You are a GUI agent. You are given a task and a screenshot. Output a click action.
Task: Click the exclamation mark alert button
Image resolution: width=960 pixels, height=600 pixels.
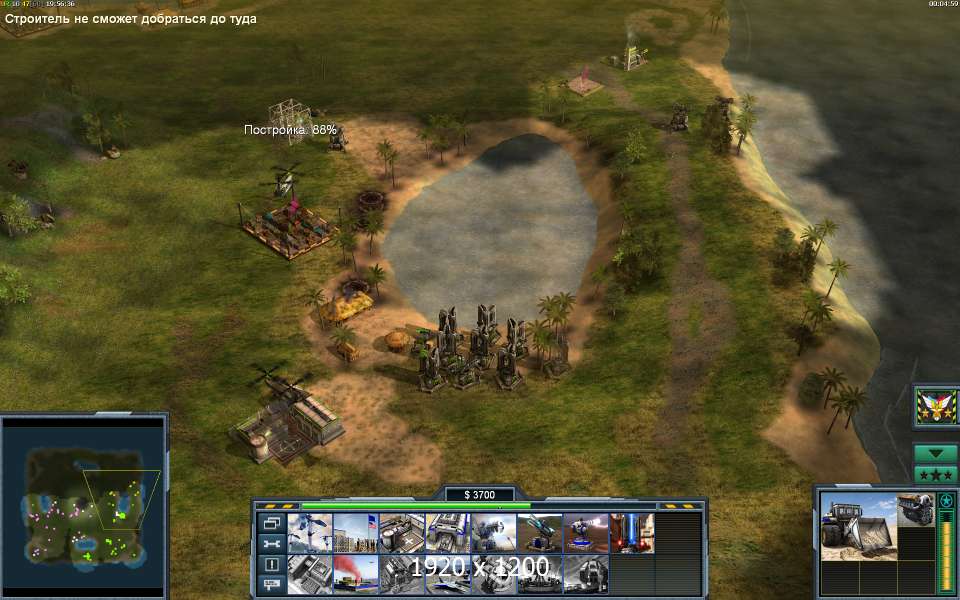[271, 564]
